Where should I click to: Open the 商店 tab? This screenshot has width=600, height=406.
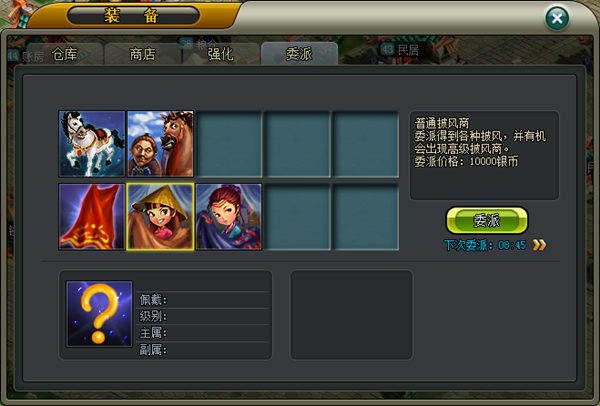142,54
